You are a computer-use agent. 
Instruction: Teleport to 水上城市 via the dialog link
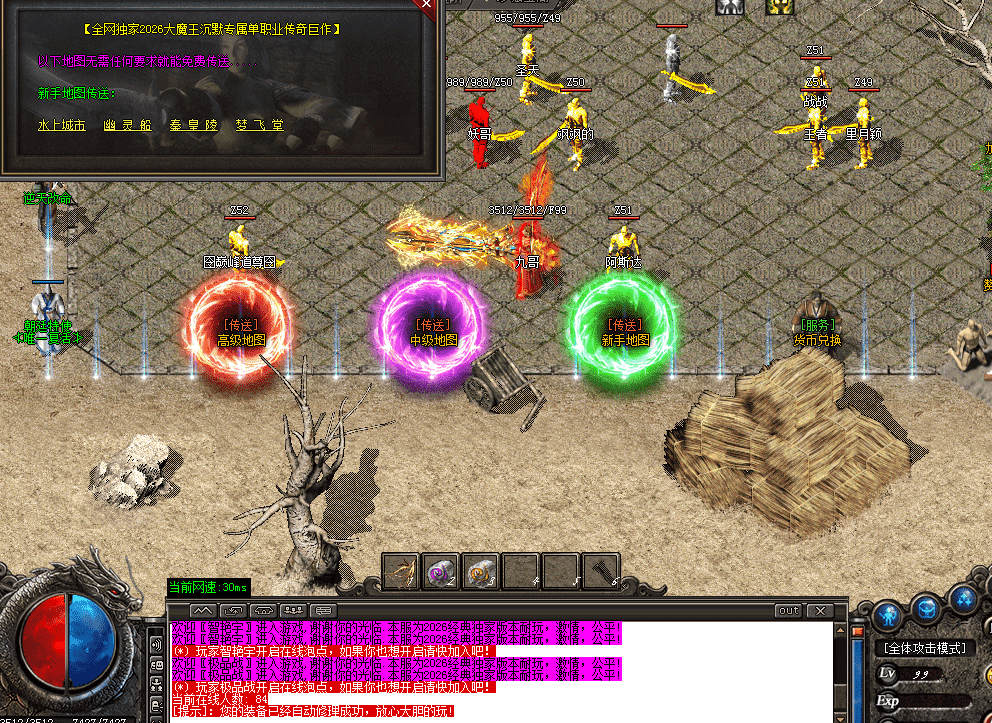click(x=61, y=126)
